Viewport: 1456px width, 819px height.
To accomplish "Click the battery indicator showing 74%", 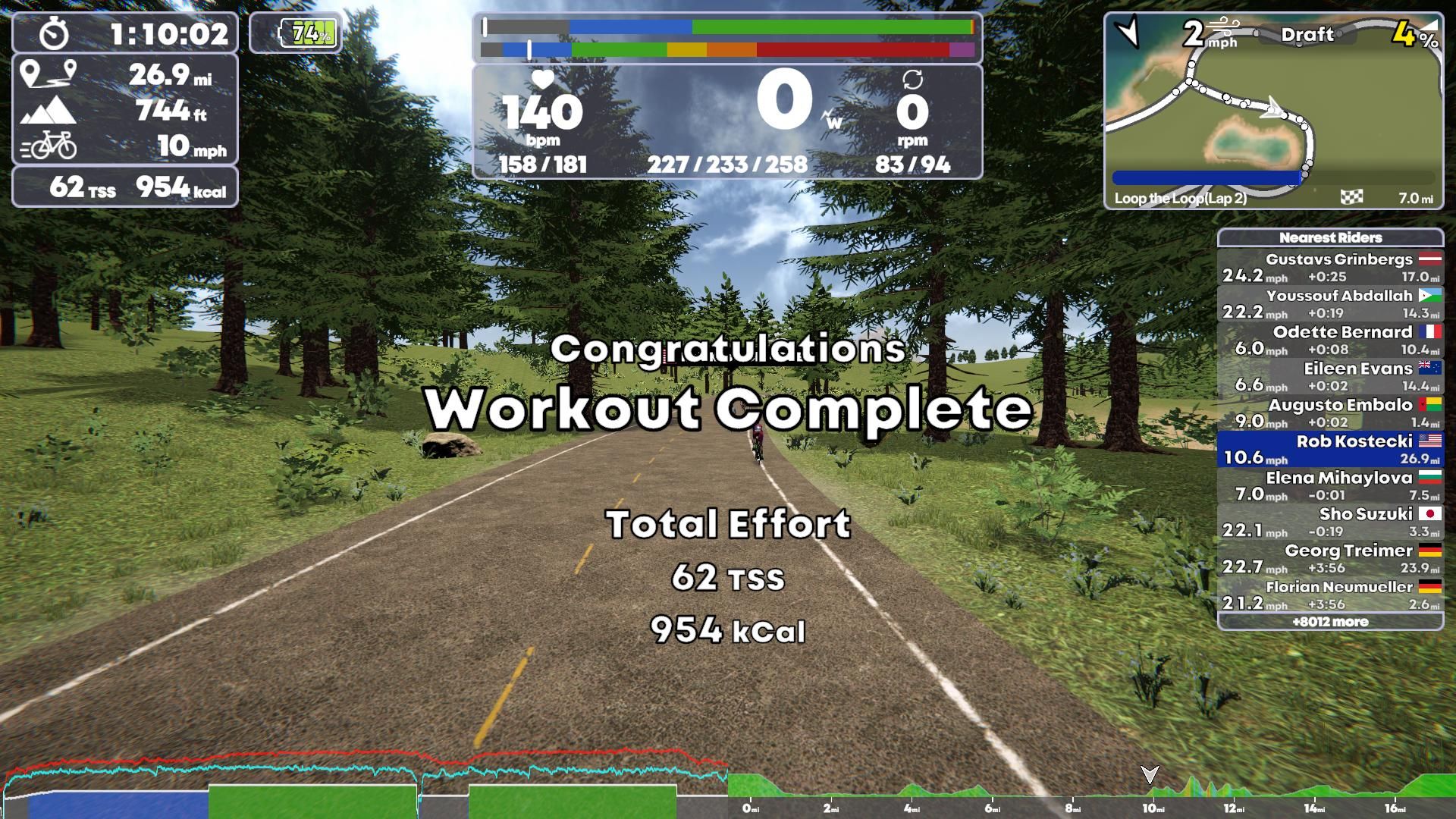I will coord(308,33).
